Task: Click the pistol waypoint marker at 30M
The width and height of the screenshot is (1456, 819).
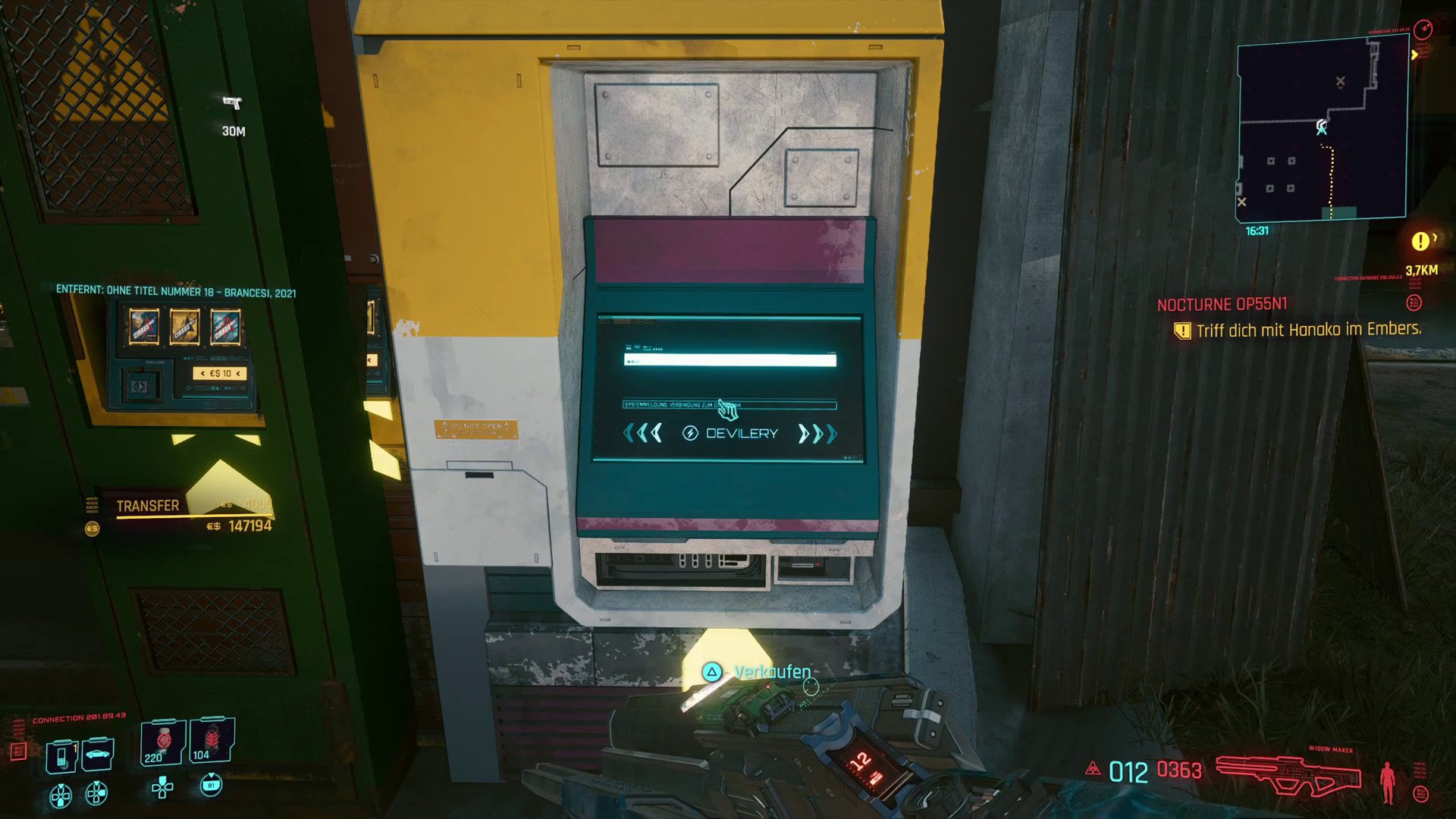Action: [232, 102]
